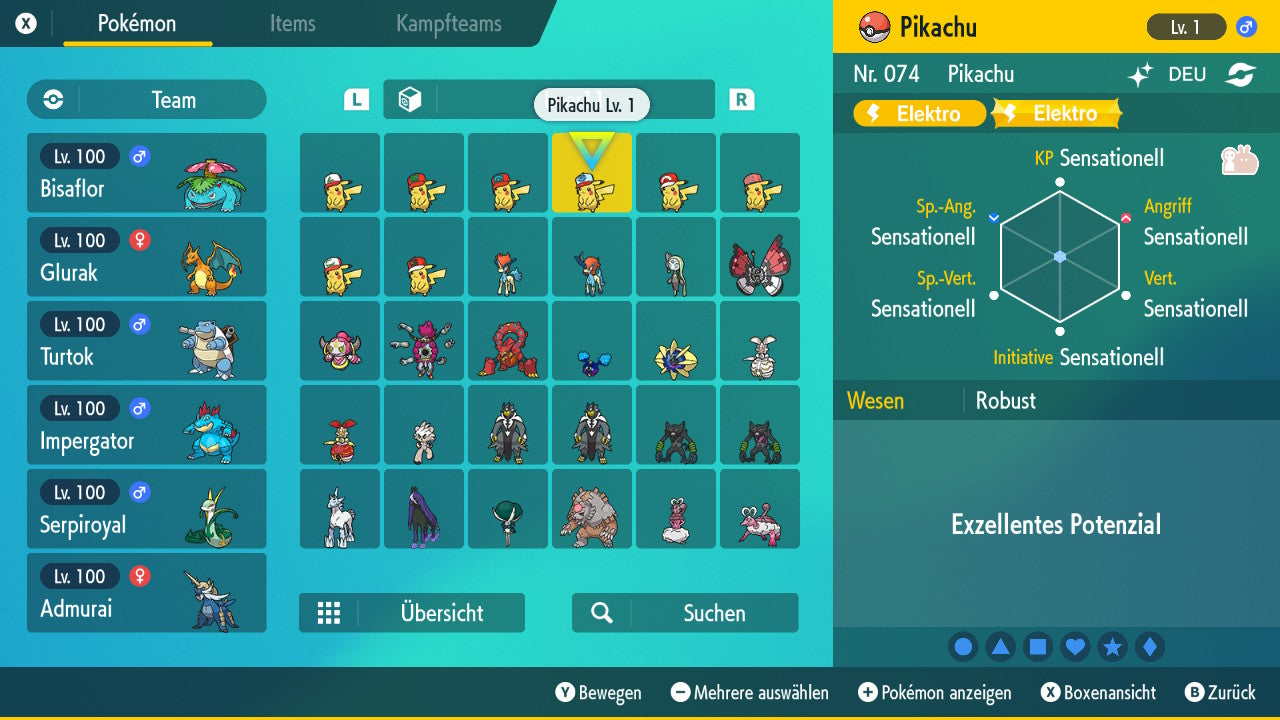Click the sparkle icon next to DEU label
This screenshot has height=720, width=1280.
(x=1140, y=73)
